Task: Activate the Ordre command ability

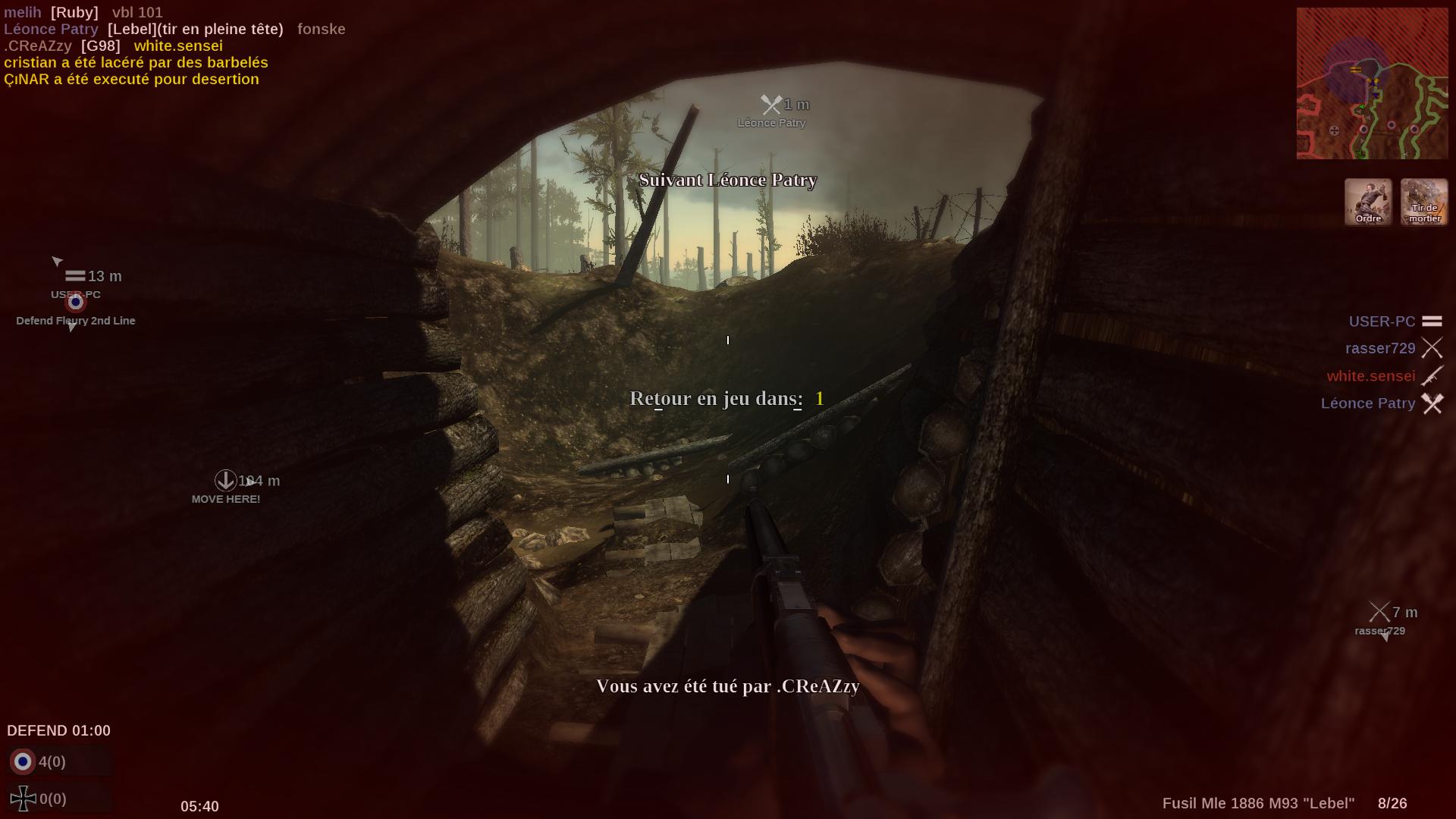Action: click(1368, 202)
